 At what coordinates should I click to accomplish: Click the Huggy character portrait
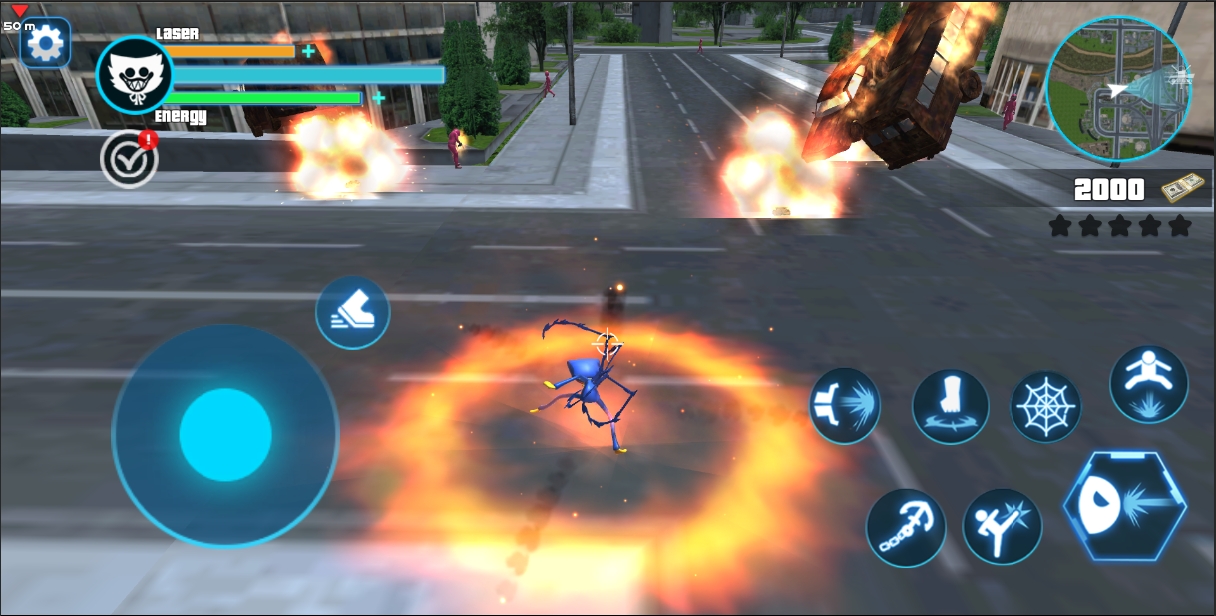[x=134, y=75]
